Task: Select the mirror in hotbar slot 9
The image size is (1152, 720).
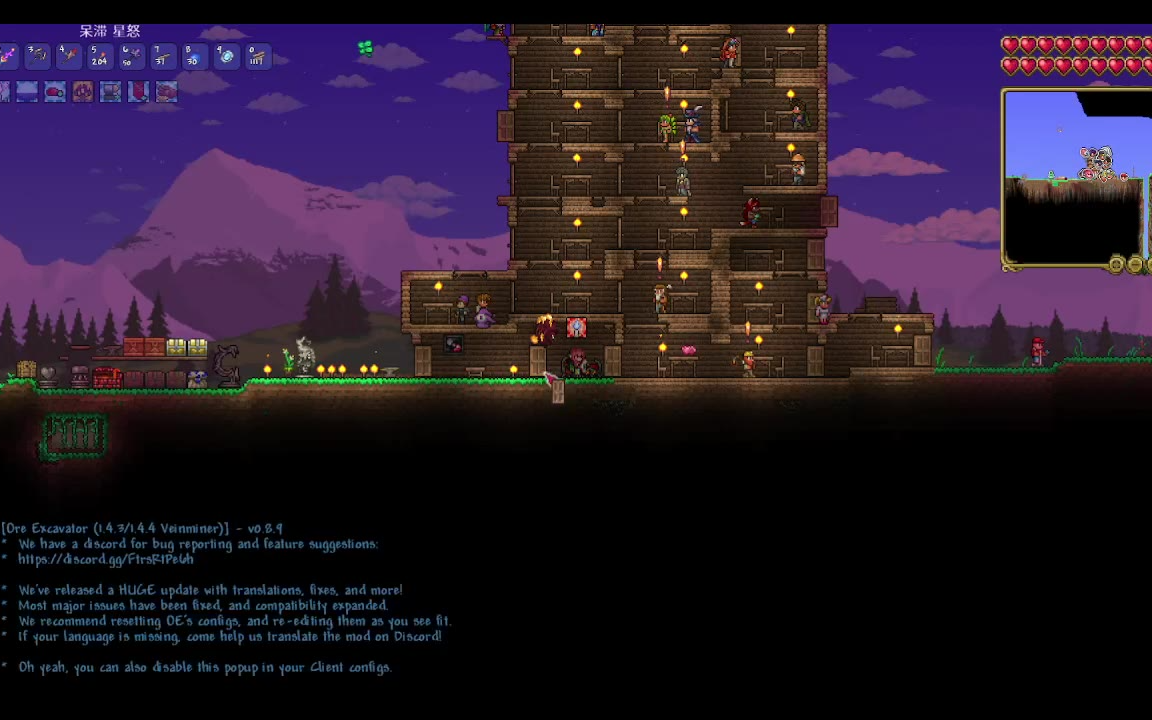Action: pyautogui.click(x=226, y=56)
